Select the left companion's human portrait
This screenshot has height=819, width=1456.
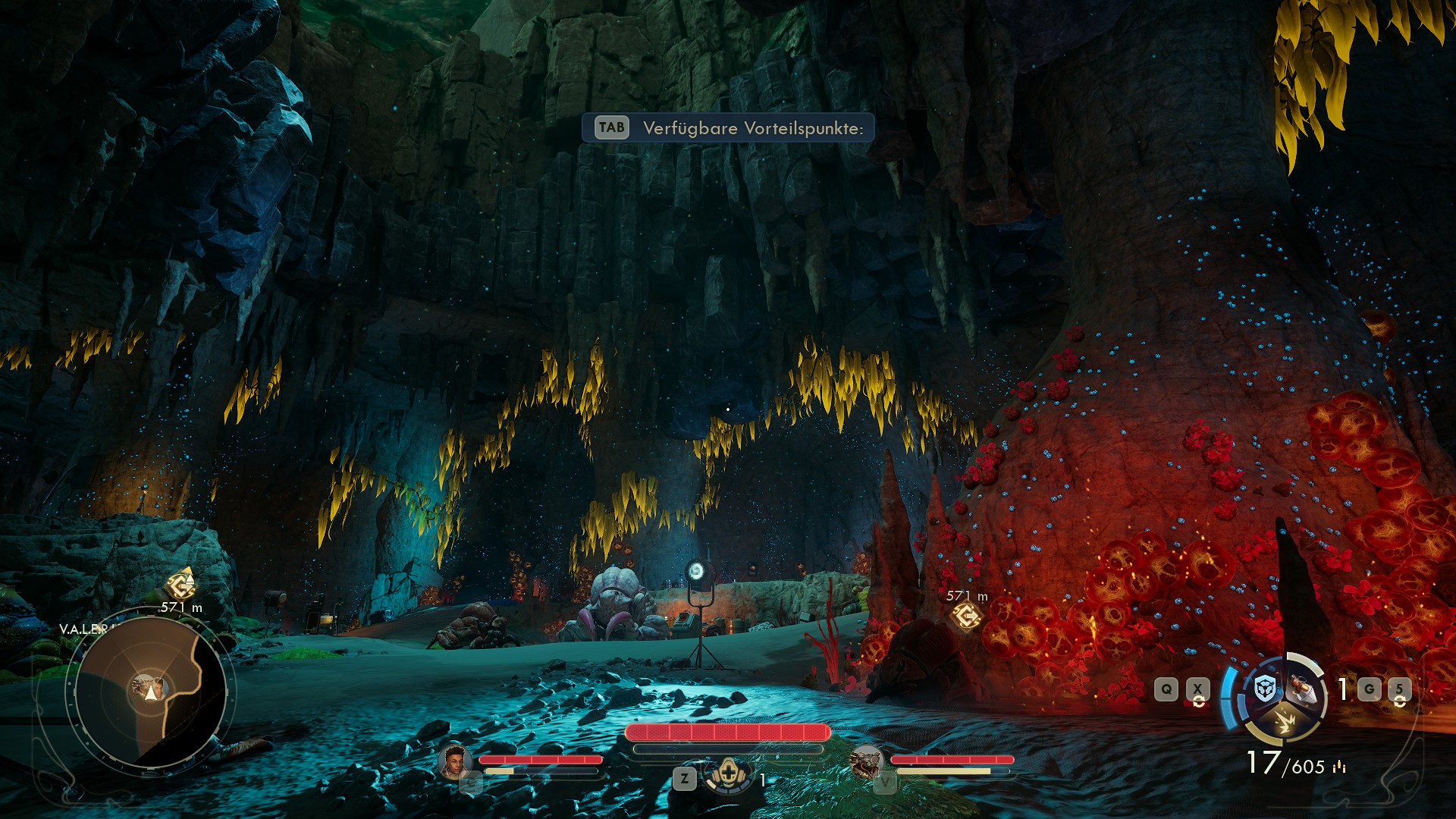click(x=455, y=761)
